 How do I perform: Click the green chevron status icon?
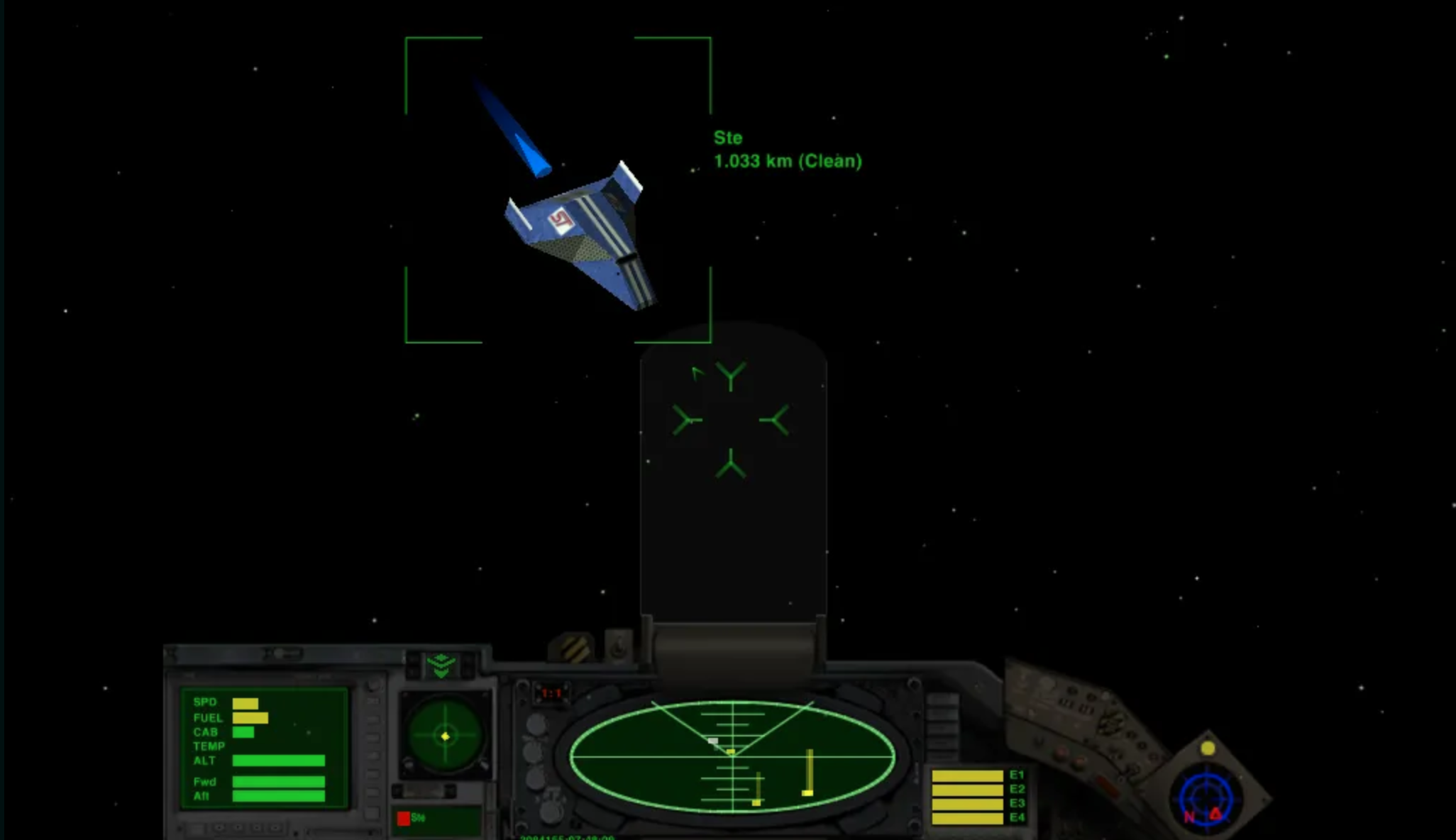click(x=441, y=665)
